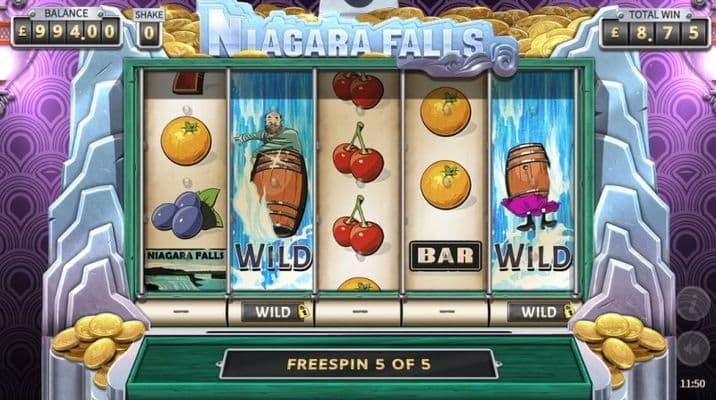
Task: Toggle the double-arrow fast spin button
Action: point(692,349)
